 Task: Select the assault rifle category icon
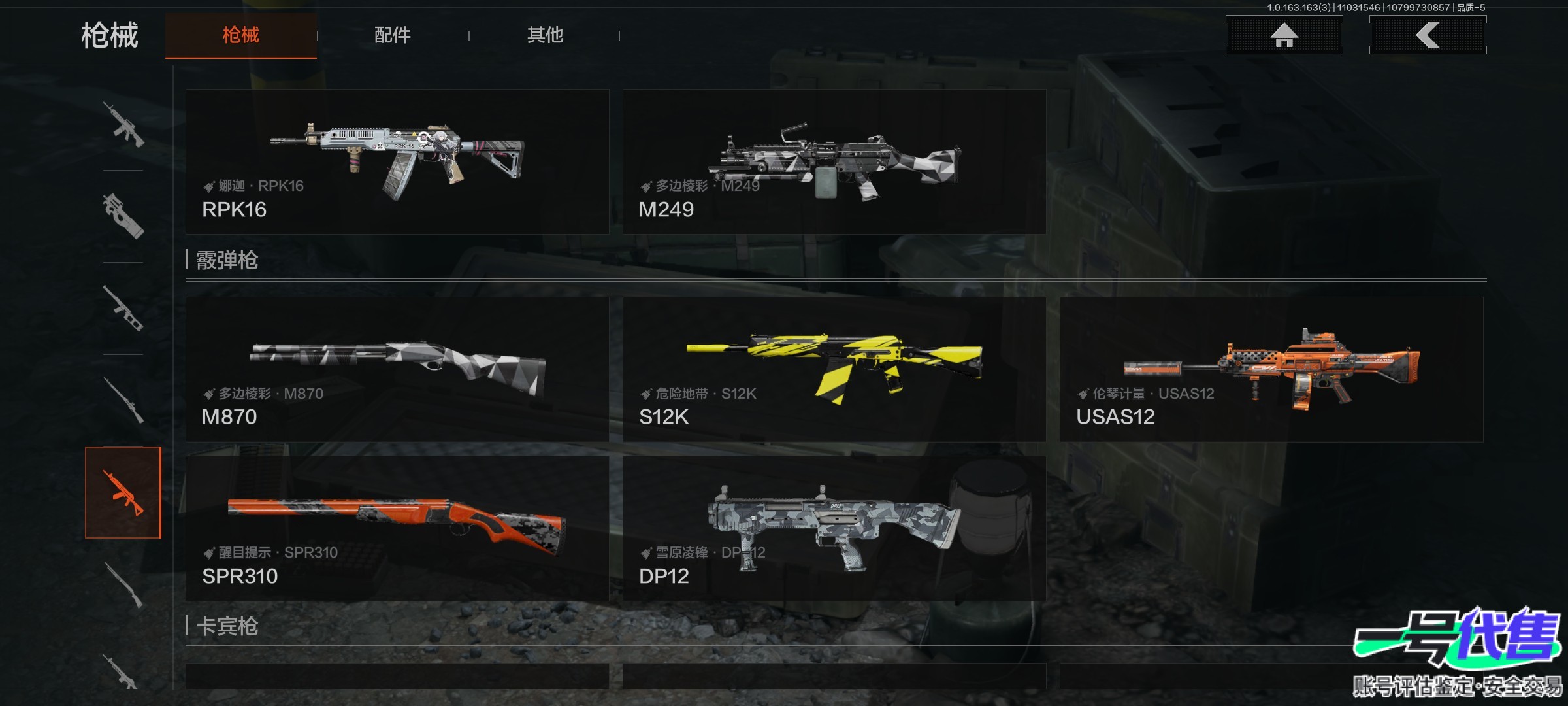coord(123,124)
